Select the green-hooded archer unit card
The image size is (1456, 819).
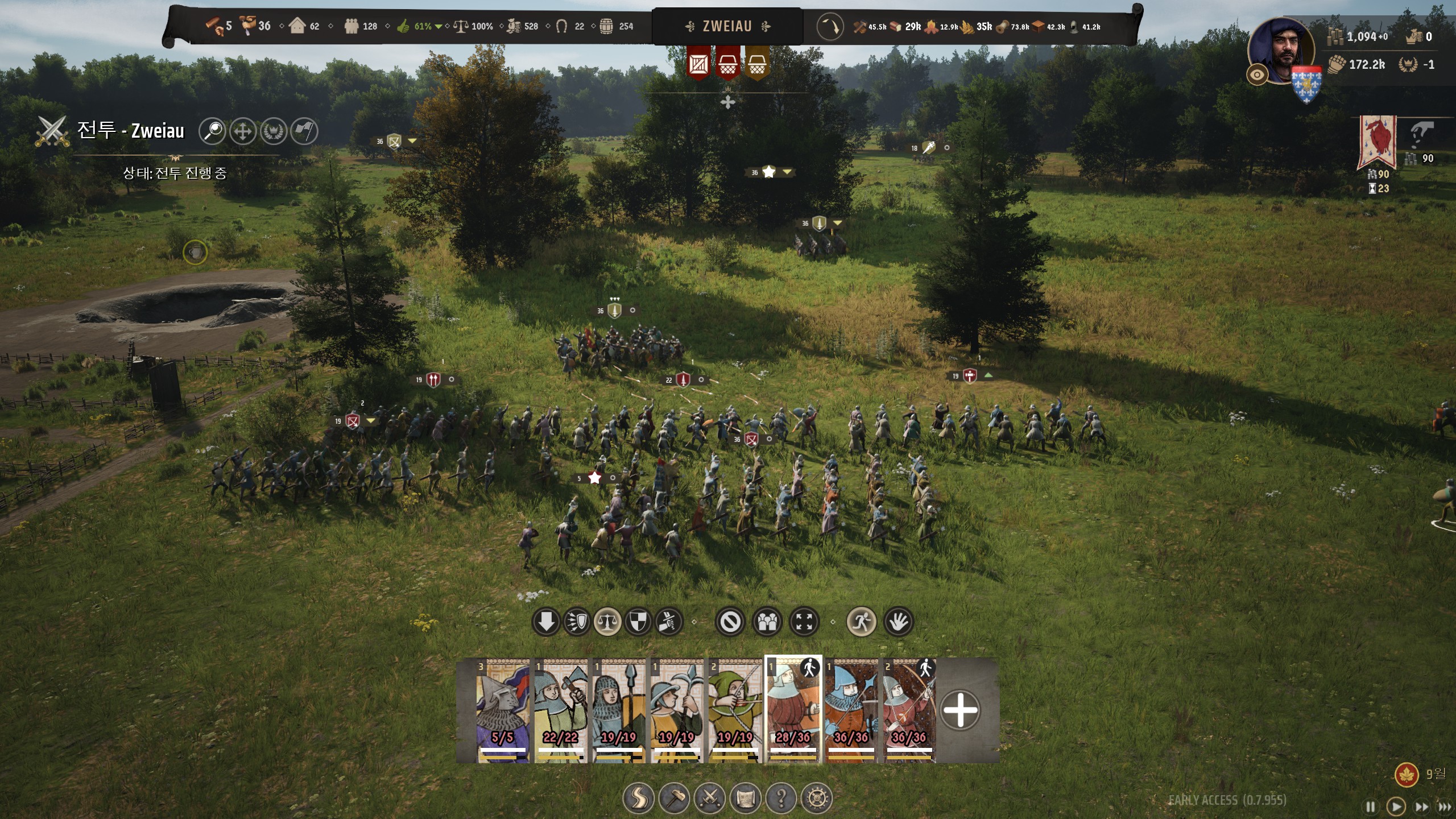[x=735, y=710]
